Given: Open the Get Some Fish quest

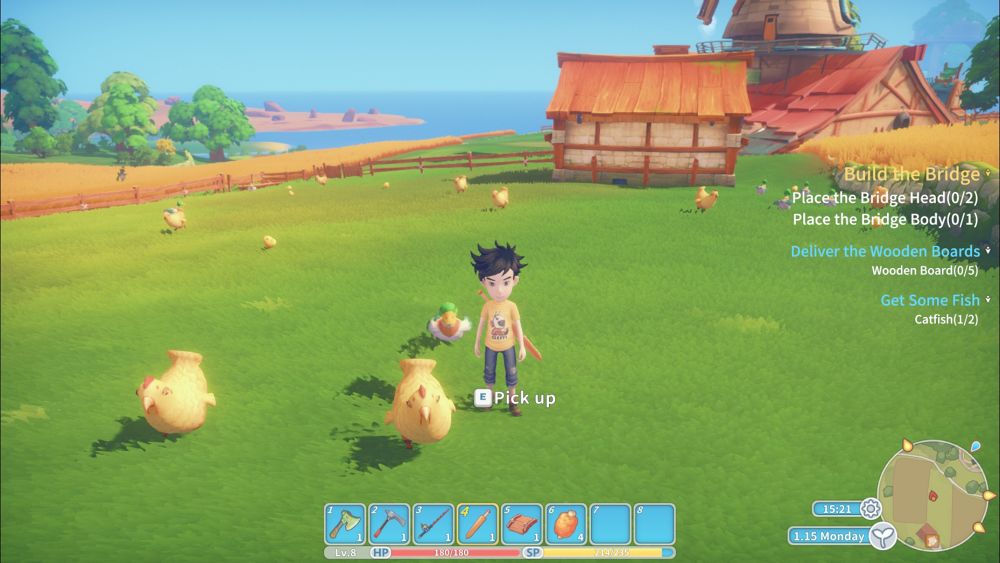Looking at the screenshot, I should [929, 300].
